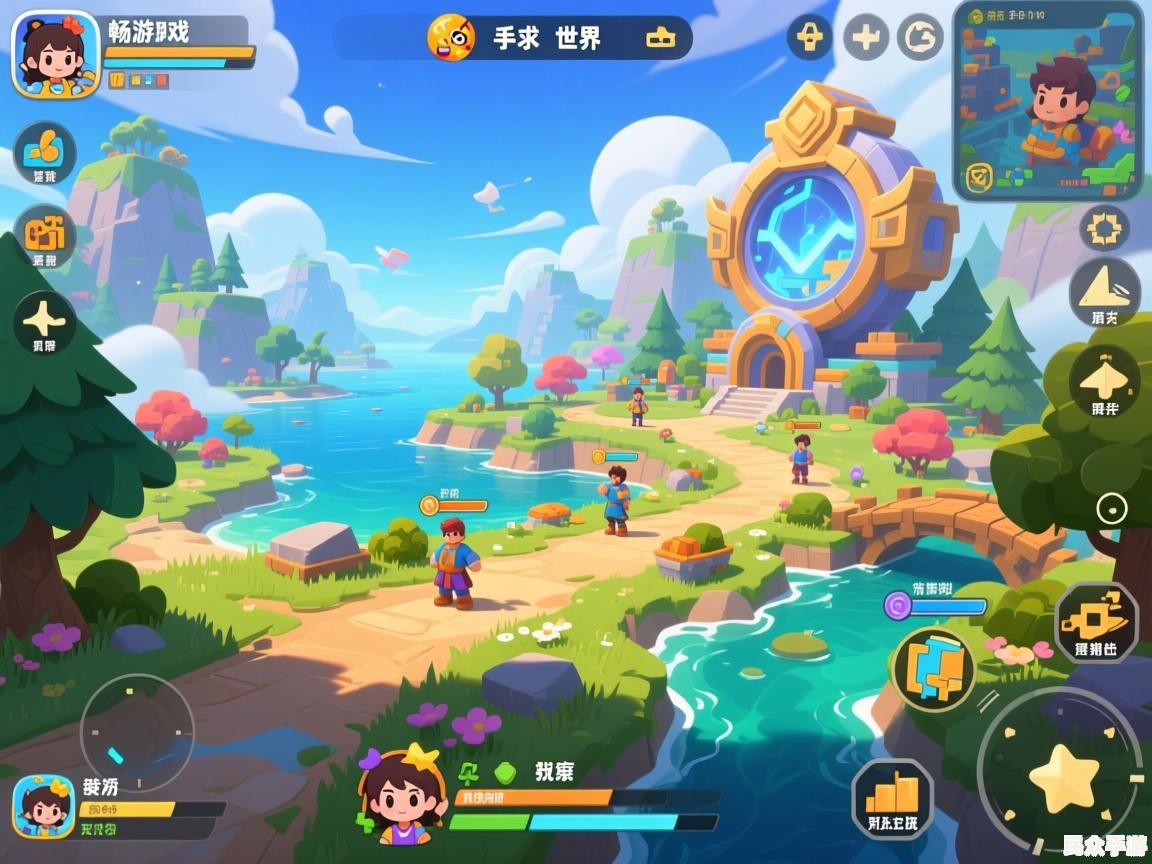Image resolution: width=1152 pixels, height=864 pixels.
Task: Hit the large yellow star action button
Action: click(x=1060, y=779)
